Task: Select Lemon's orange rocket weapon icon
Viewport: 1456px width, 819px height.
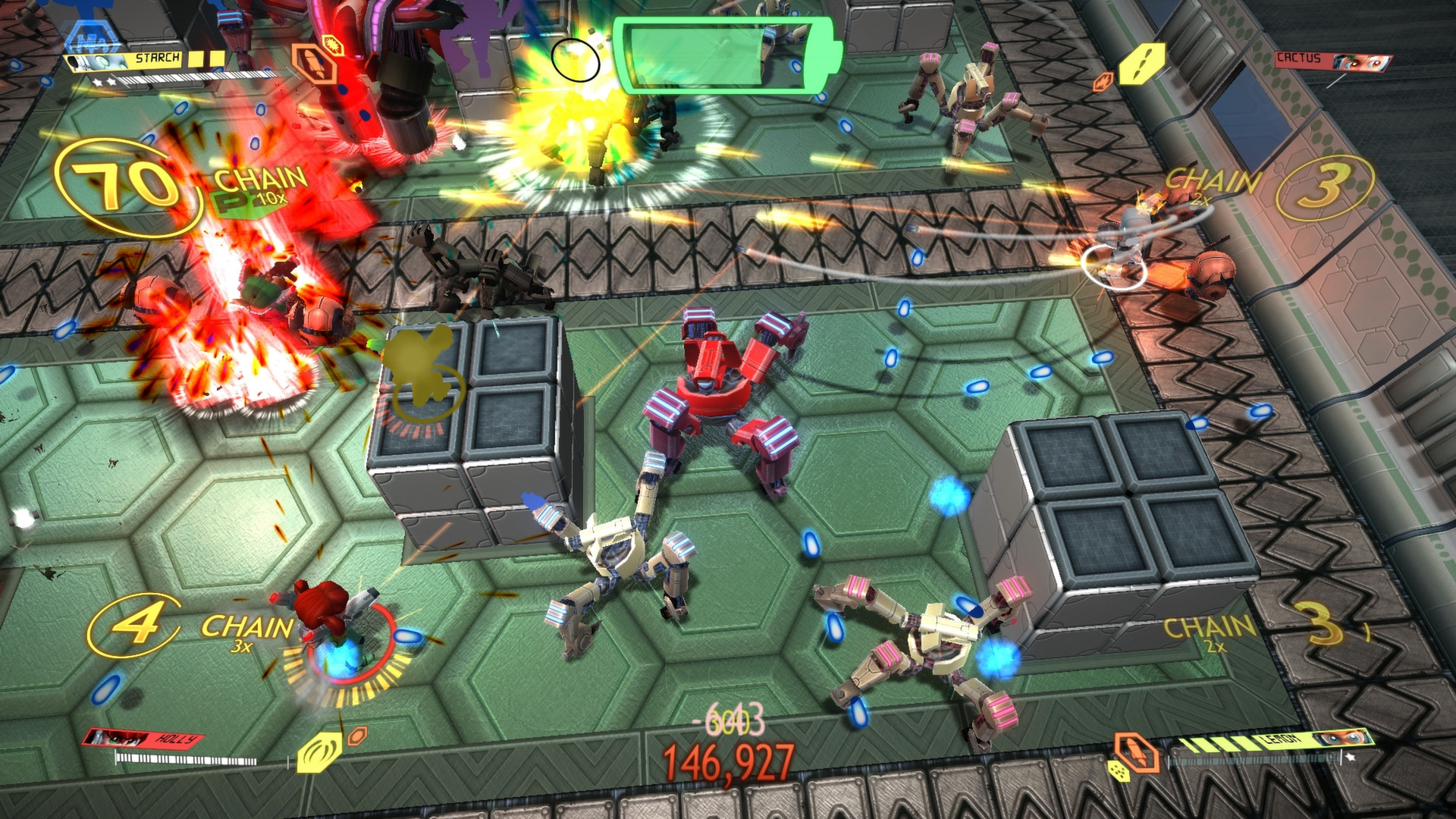Action: click(1135, 752)
